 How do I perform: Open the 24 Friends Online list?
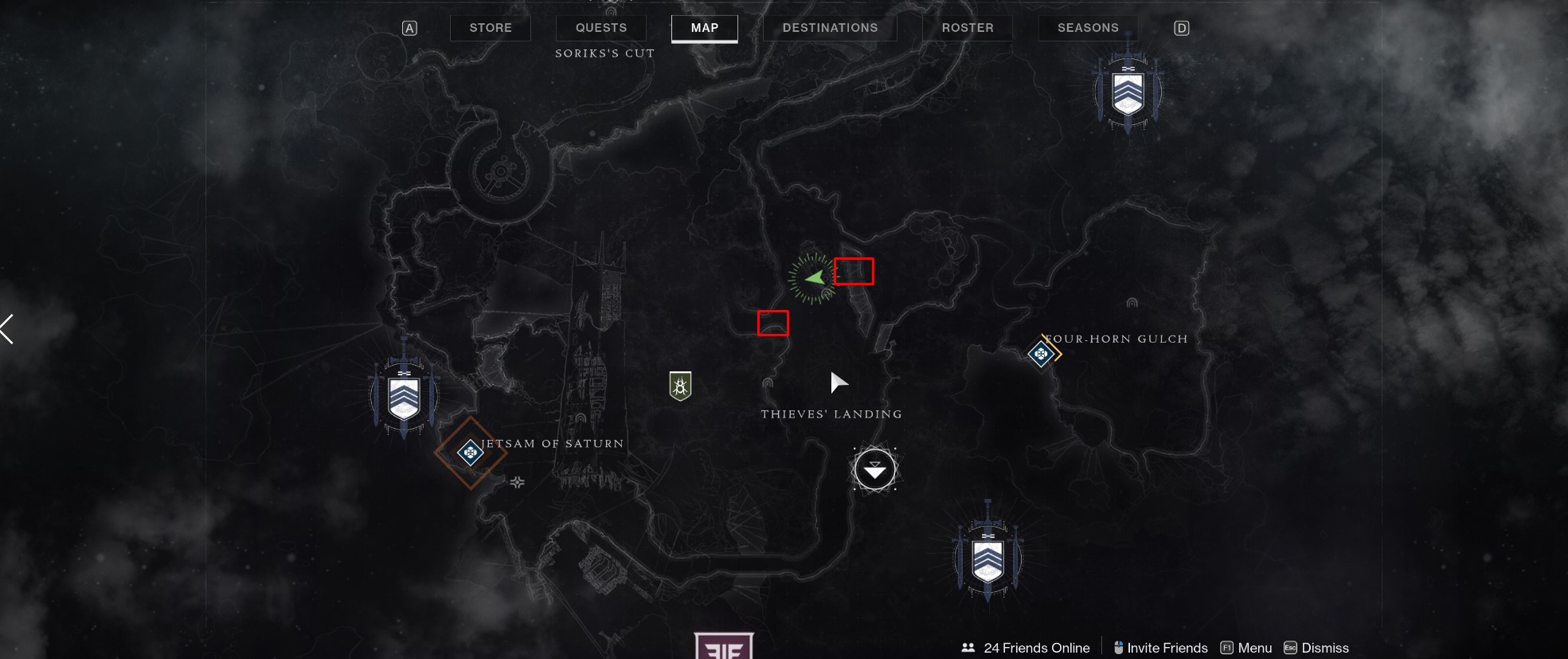[x=1035, y=647]
